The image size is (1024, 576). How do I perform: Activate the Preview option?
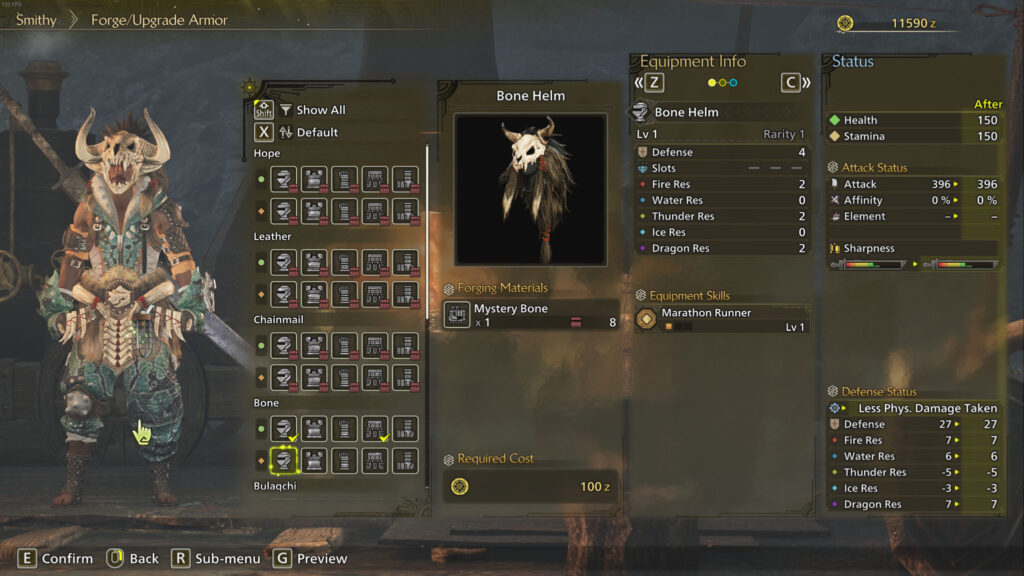(x=310, y=558)
